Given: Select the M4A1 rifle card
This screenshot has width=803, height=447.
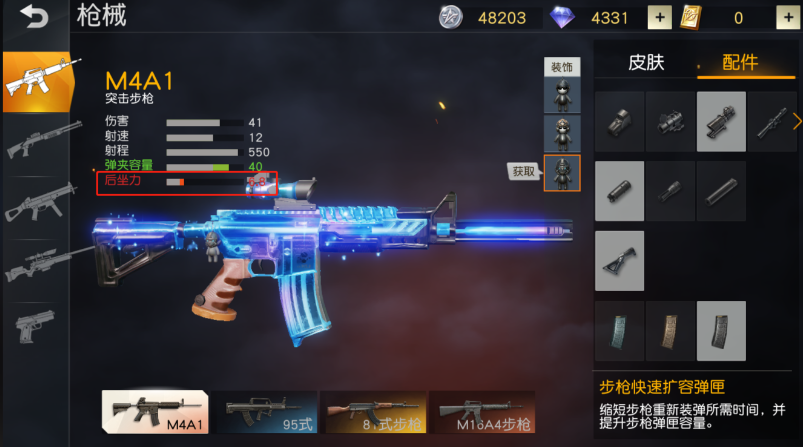Looking at the screenshot, I should (x=155, y=411).
